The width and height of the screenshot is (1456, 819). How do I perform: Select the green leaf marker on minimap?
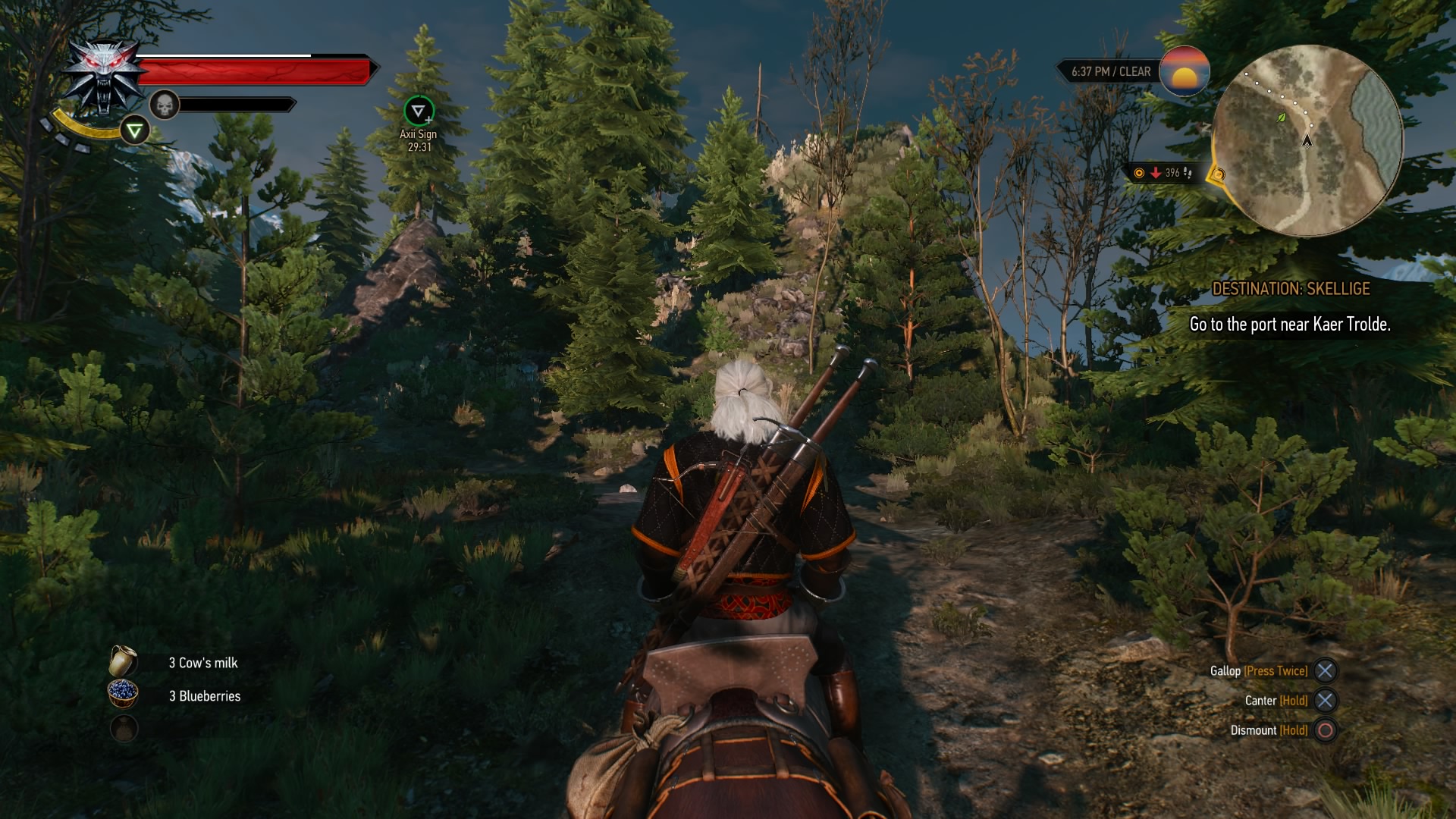[1282, 118]
